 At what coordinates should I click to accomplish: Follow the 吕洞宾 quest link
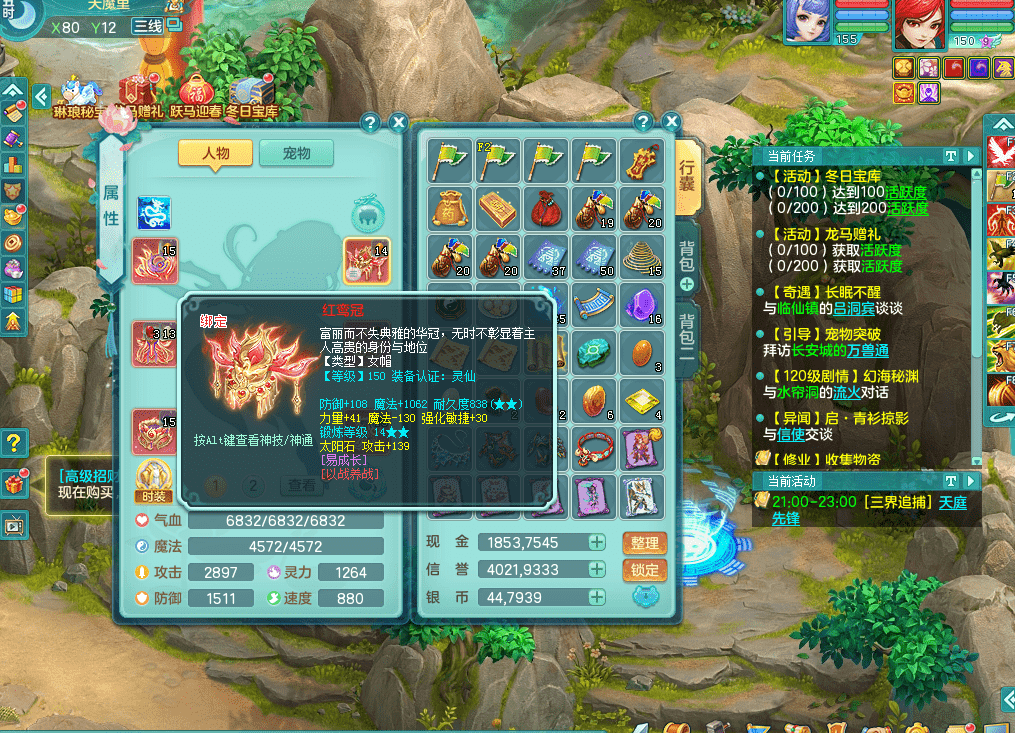coord(854,309)
